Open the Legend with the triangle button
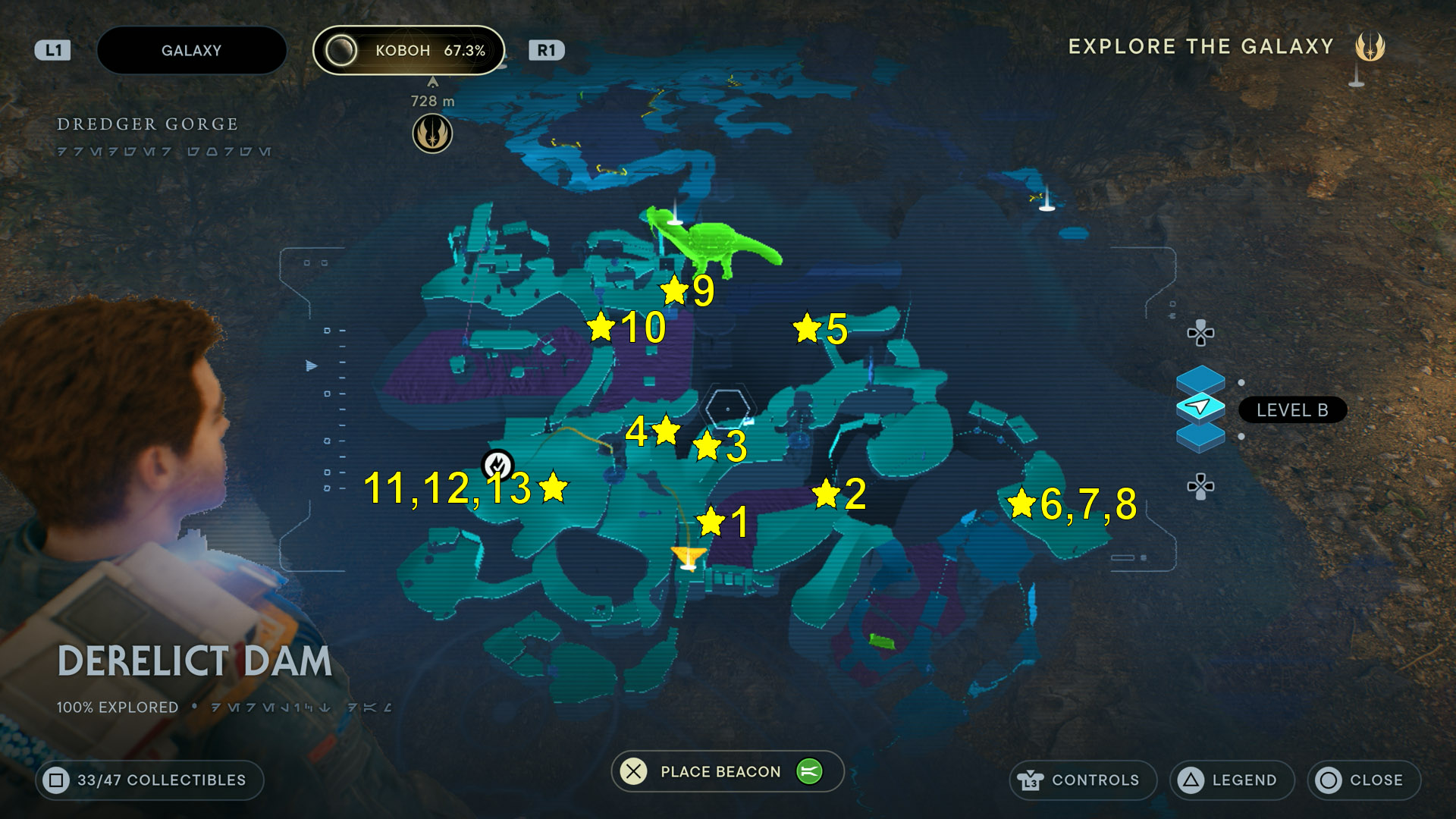The image size is (1456, 819). (x=1232, y=780)
